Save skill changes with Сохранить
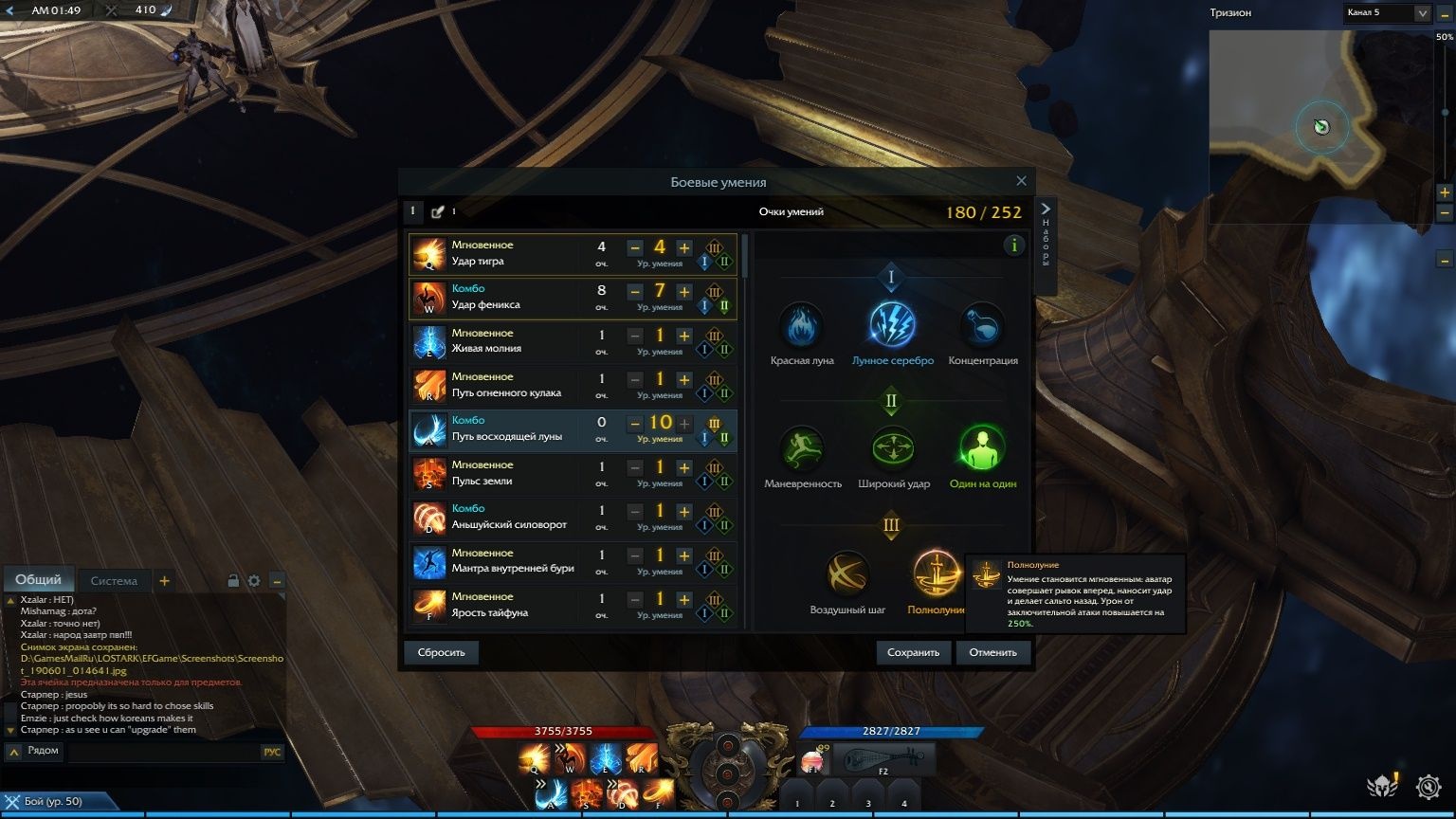Image resolution: width=1456 pixels, height=819 pixels. click(913, 652)
